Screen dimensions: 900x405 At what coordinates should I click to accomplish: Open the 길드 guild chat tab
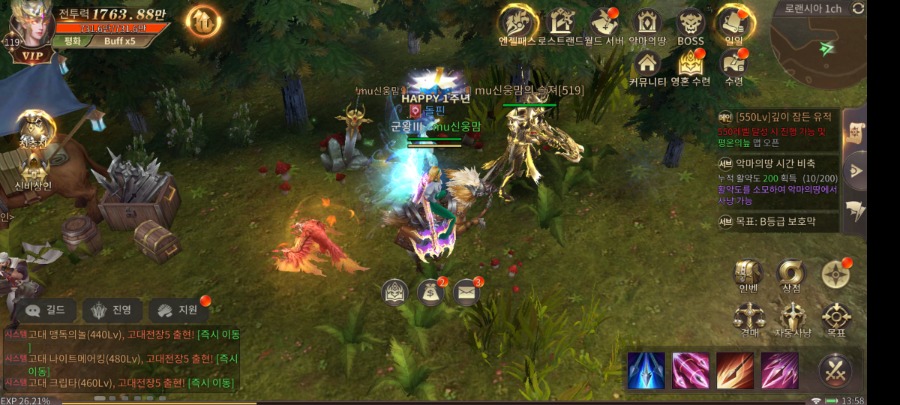[46, 310]
